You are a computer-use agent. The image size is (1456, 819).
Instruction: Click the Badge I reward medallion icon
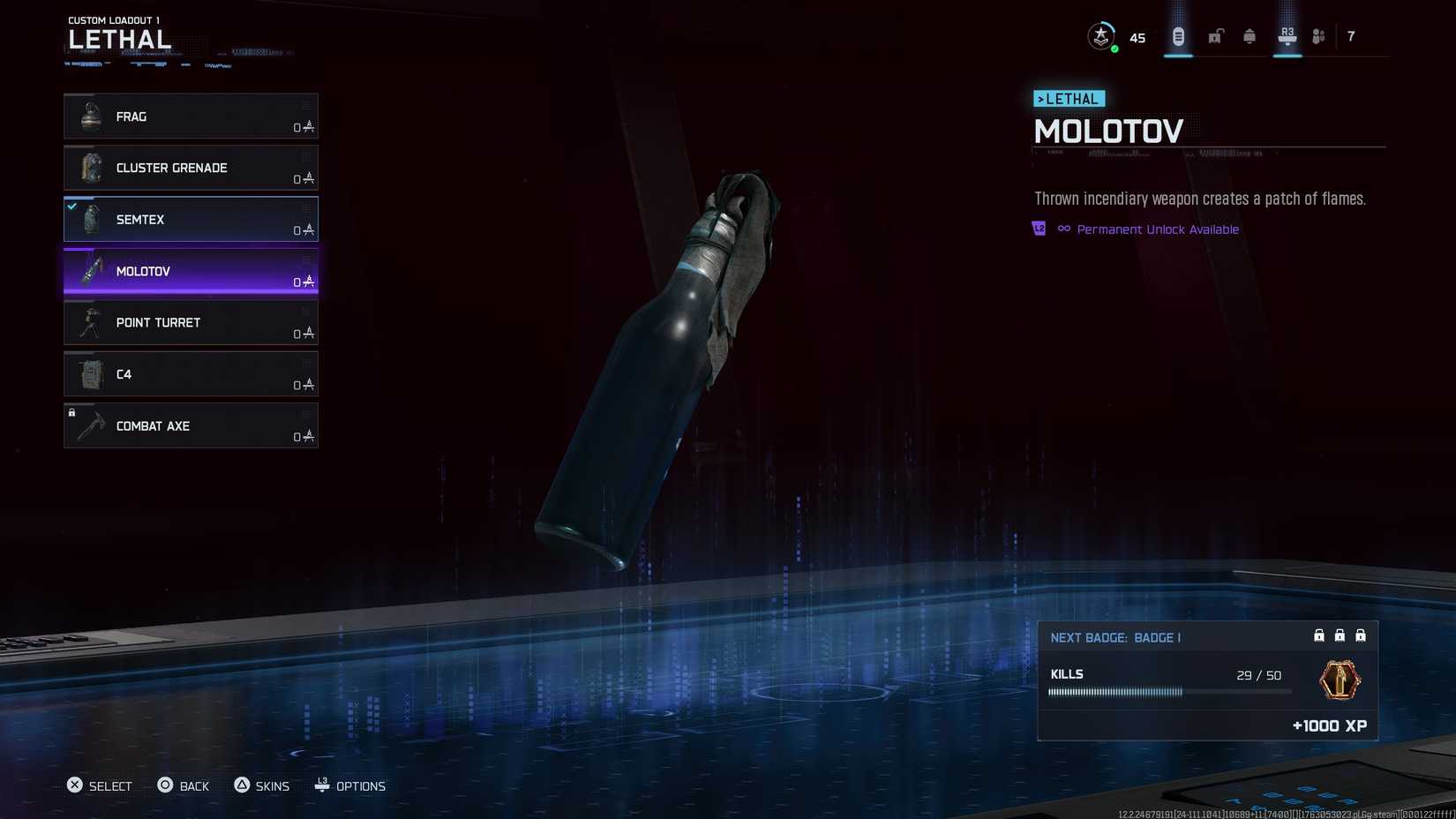tap(1339, 680)
